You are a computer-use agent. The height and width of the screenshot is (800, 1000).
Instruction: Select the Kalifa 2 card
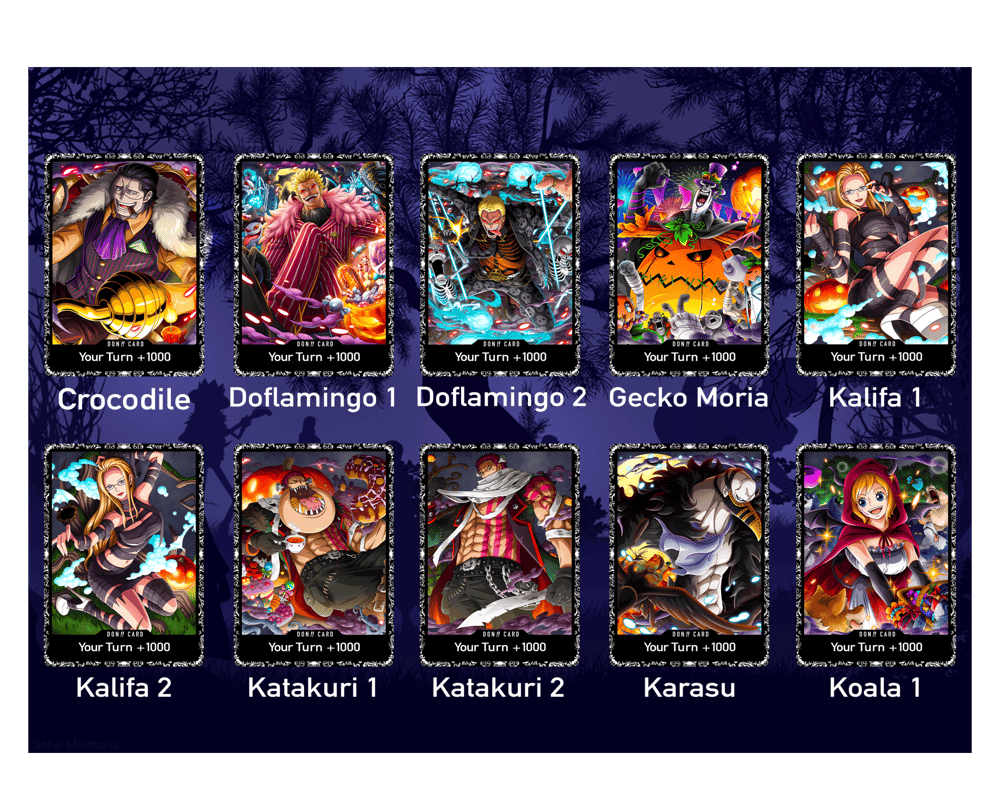(x=124, y=554)
